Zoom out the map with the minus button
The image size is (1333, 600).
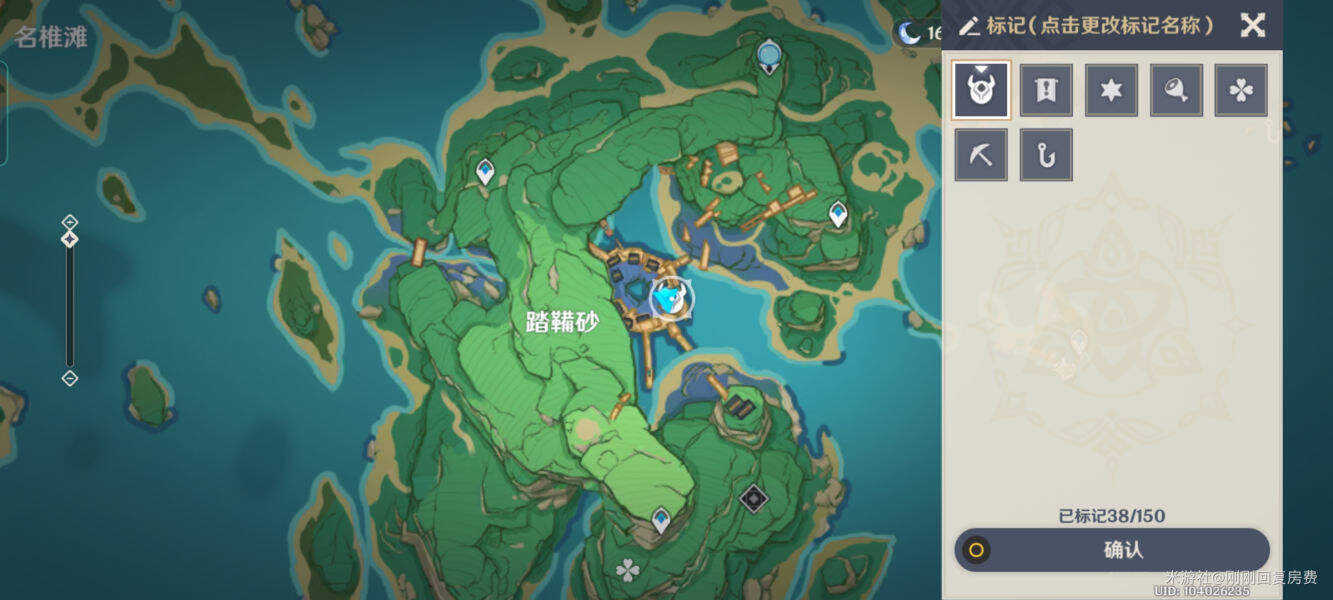point(70,378)
